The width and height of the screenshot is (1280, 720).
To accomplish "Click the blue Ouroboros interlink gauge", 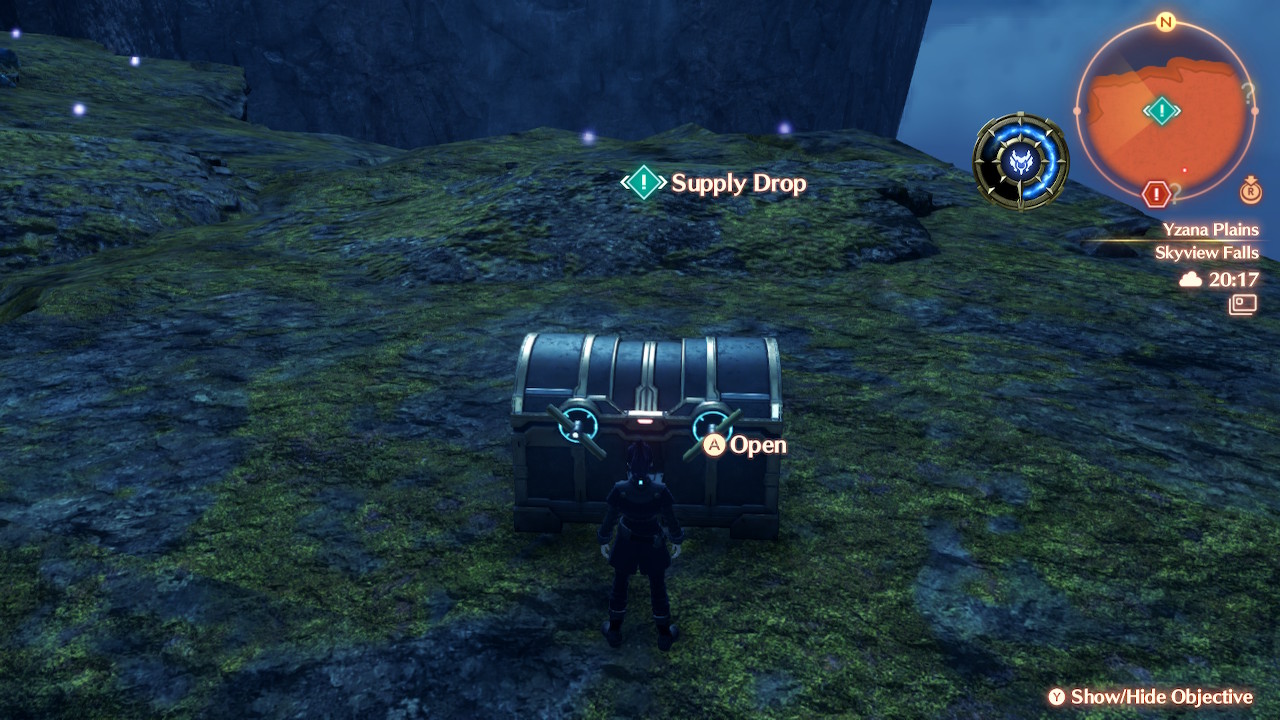I will point(1021,161).
